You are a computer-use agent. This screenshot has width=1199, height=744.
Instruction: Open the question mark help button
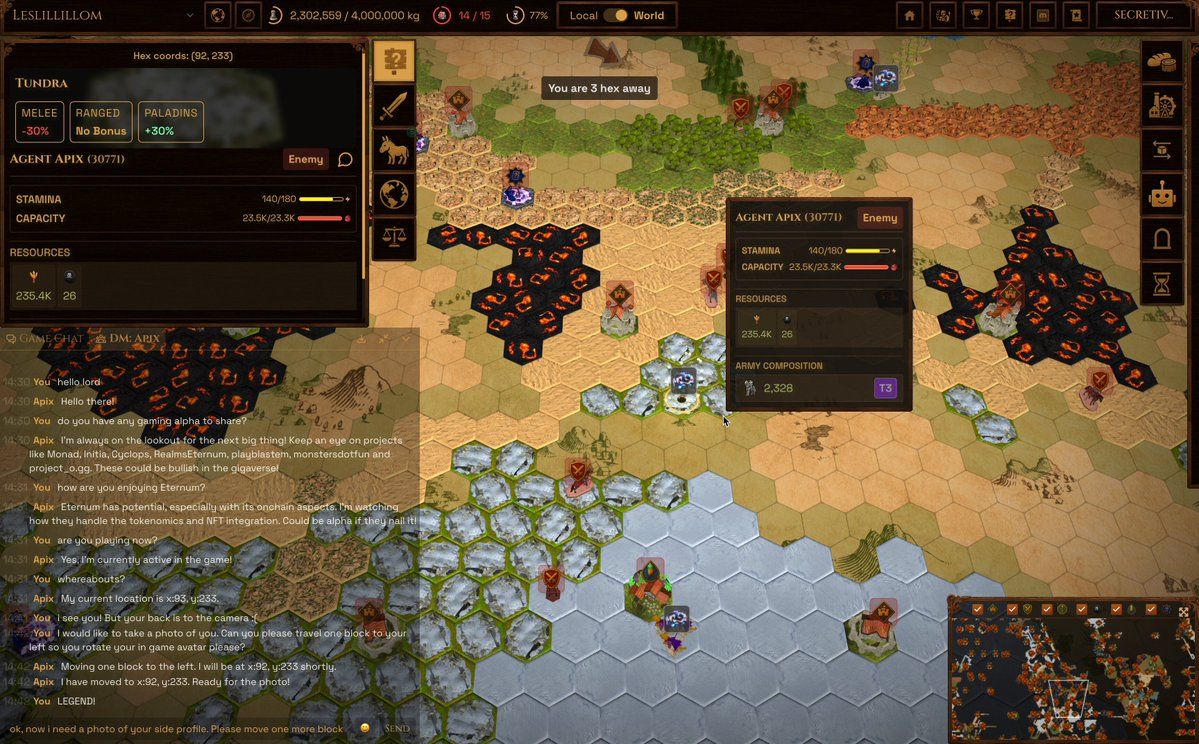(x=394, y=62)
